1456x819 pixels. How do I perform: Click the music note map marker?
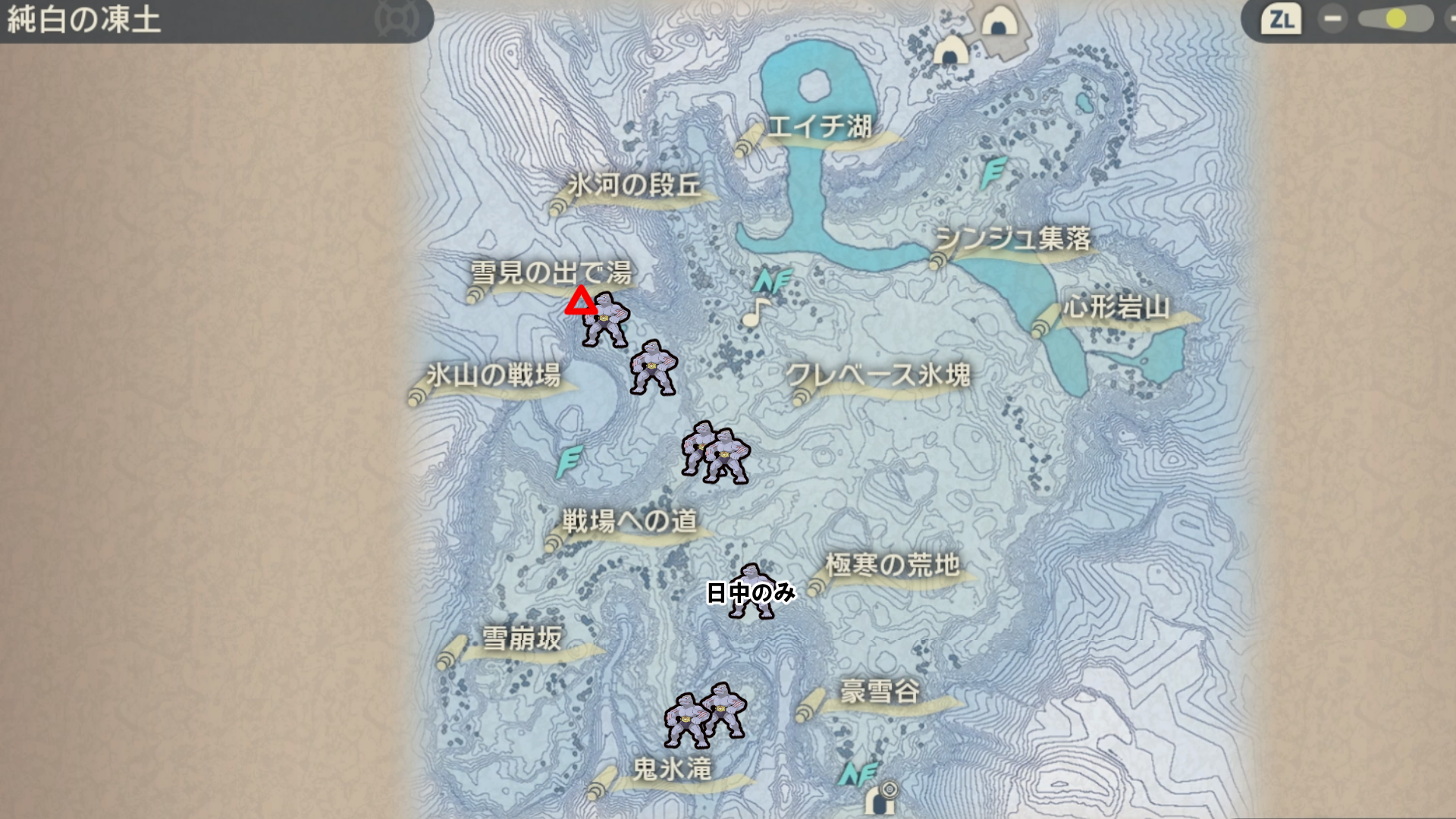coord(755,312)
